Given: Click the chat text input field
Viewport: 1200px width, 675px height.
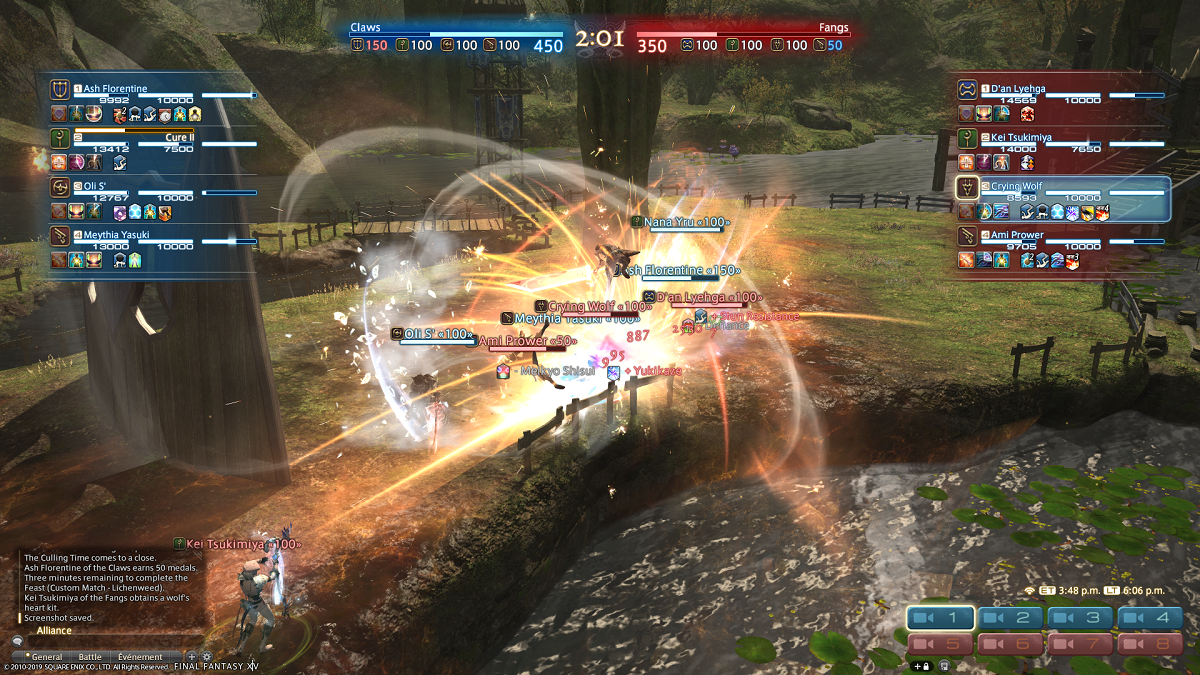Looking at the screenshot, I should point(110,641).
